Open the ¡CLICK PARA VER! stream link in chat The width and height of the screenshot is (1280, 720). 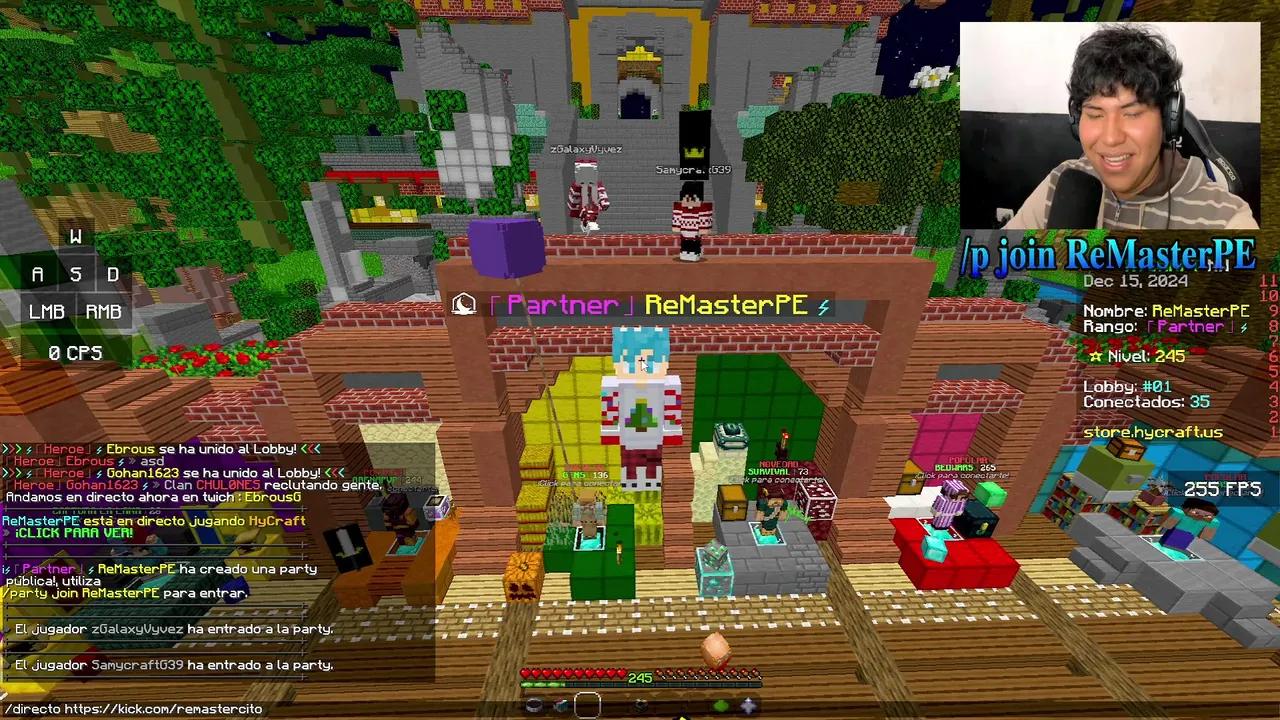[x=75, y=535]
